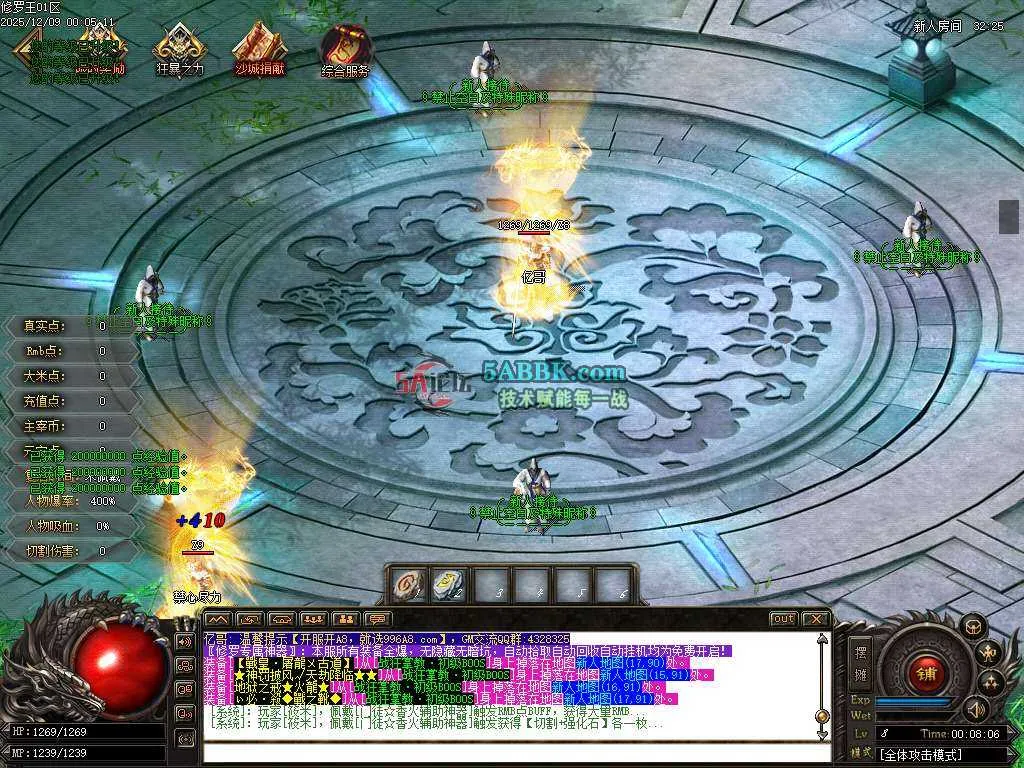
Task: Open the 沙城捐献 donation icon
Action: click(x=259, y=48)
